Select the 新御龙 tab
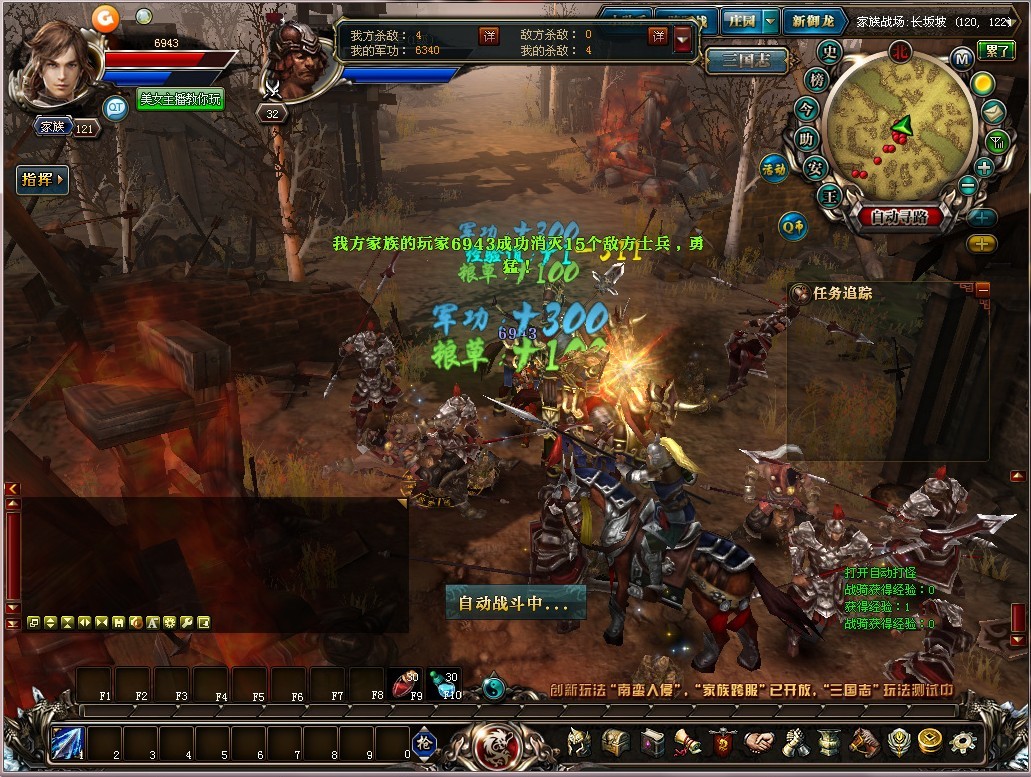Image resolution: width=1031 pixels, height=777 pixels. (x=813, y=21)
